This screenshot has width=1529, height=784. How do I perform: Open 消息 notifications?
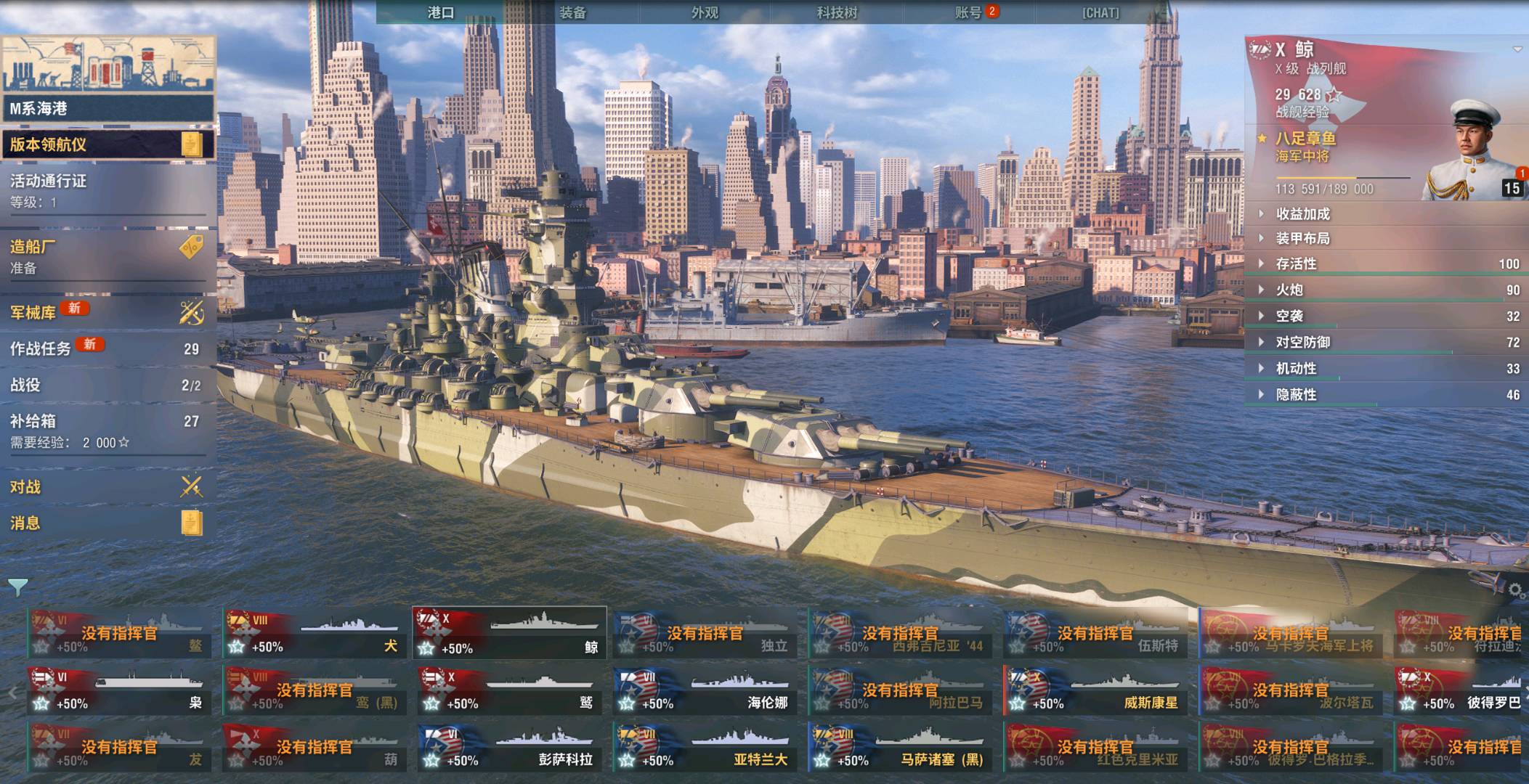pos(108,523)
